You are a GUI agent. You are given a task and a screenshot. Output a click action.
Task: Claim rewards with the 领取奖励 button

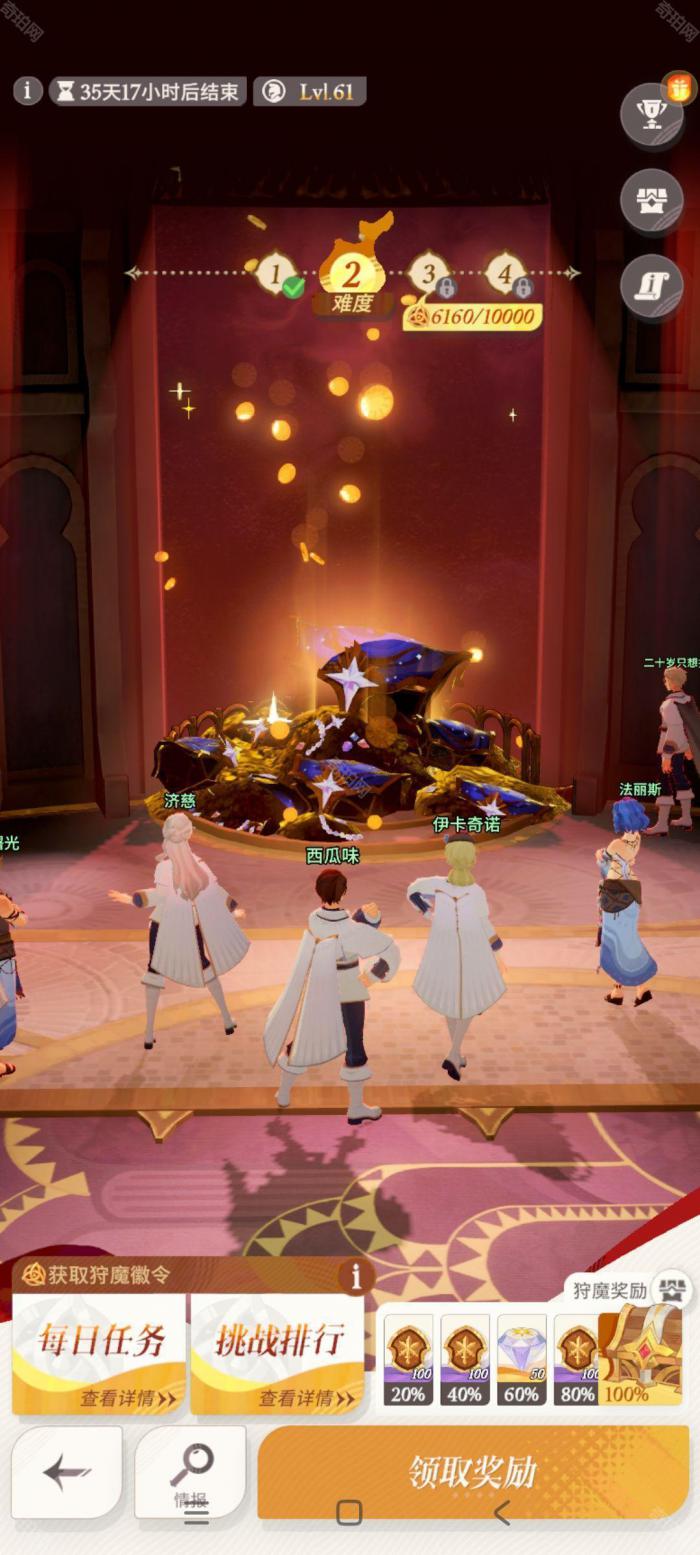[472, 1471]
